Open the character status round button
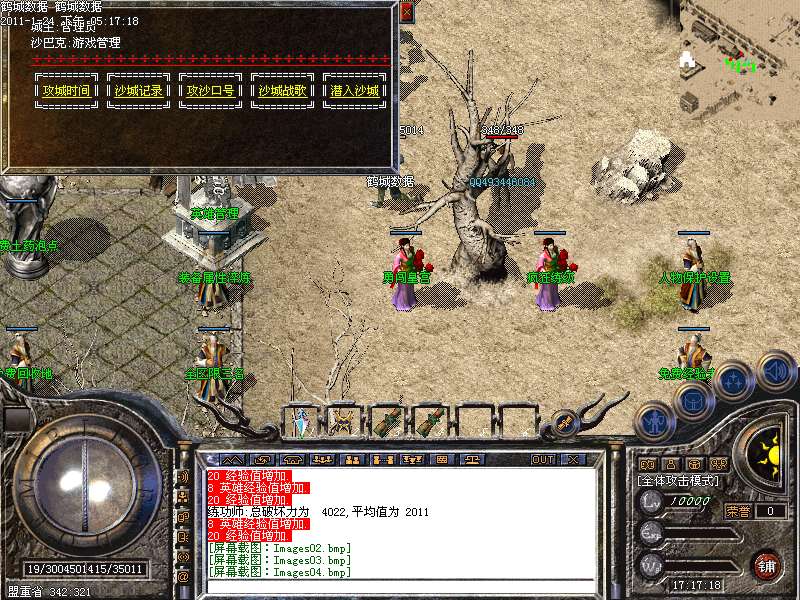Viewport: 800px width, 600px height. click(654, 422)
